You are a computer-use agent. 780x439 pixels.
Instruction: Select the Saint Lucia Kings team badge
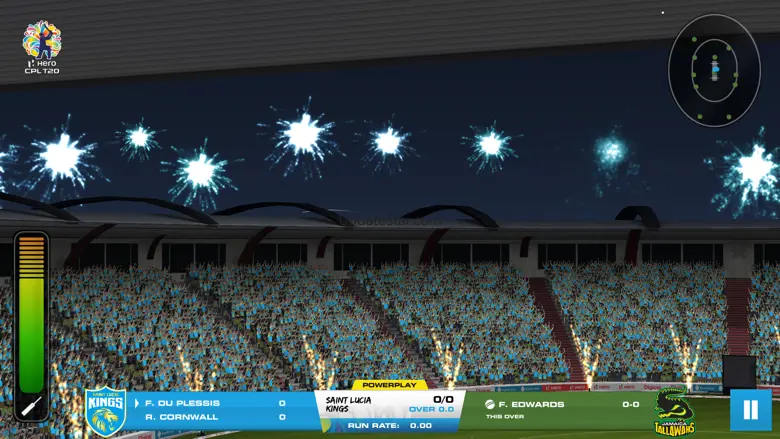coord(105,411)
